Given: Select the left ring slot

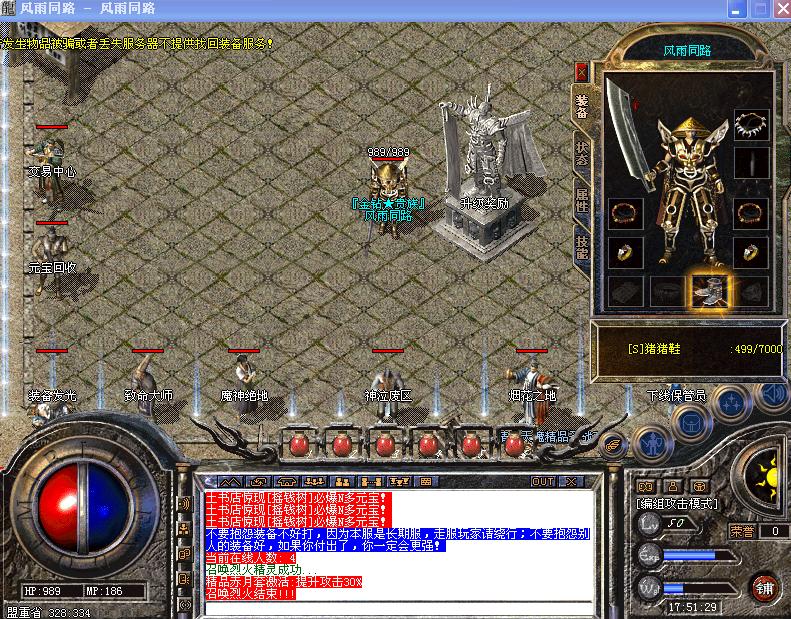Looking at the screenshot, I should (625, 252).
